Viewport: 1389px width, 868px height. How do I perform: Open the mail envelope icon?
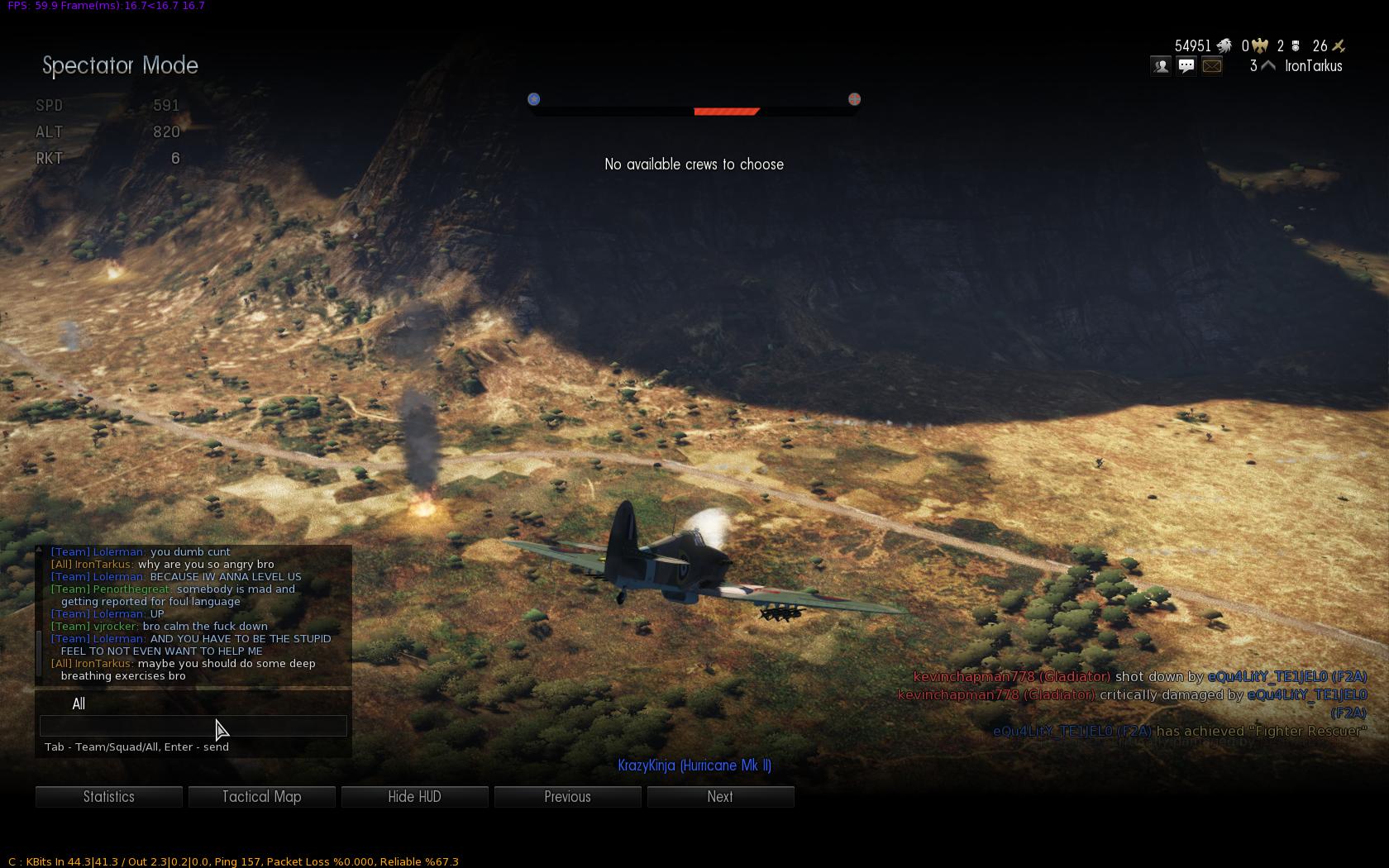[1212, 66]
